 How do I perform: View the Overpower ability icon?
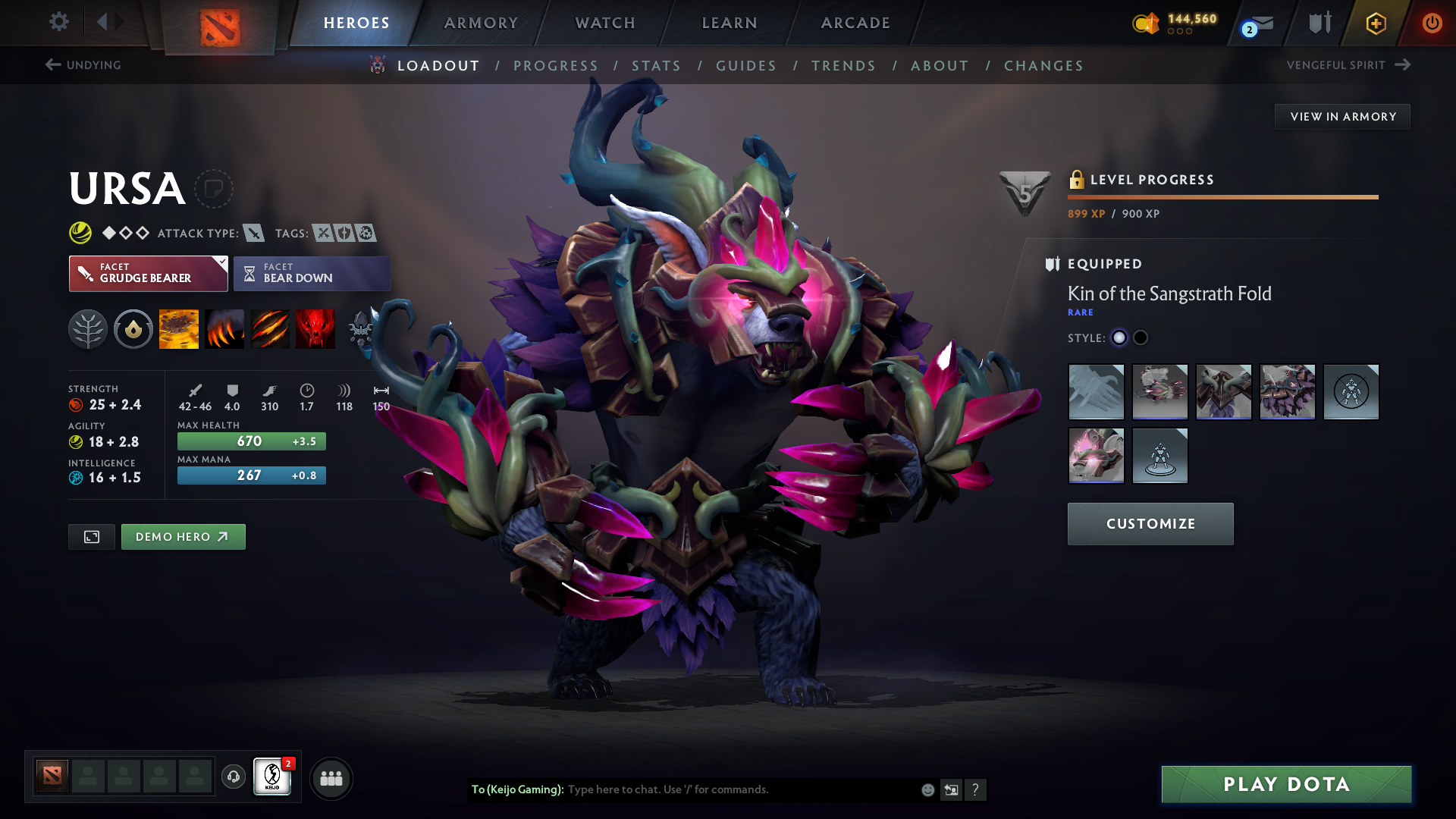point(224,329)
